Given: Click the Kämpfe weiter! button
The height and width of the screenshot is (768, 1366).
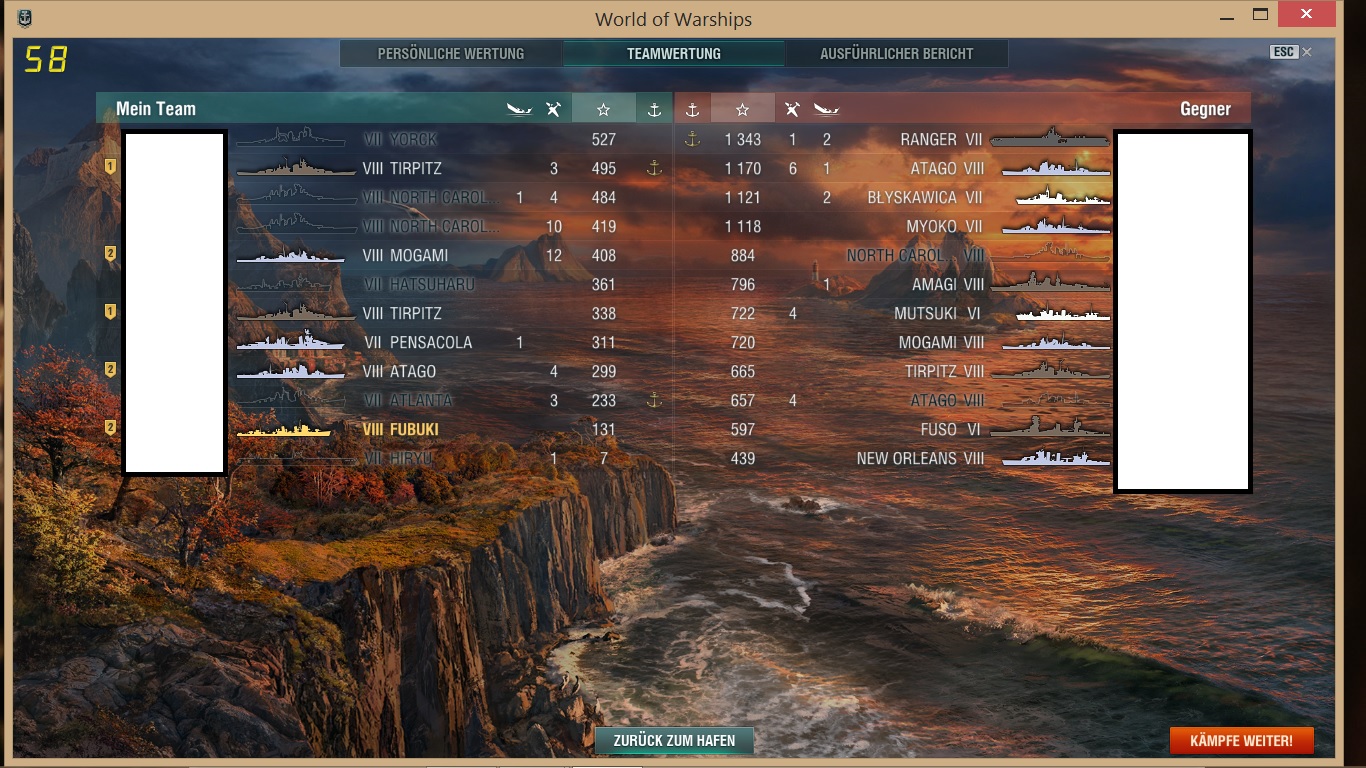Looking at the screenshot, I should [x=1241, y=741].
